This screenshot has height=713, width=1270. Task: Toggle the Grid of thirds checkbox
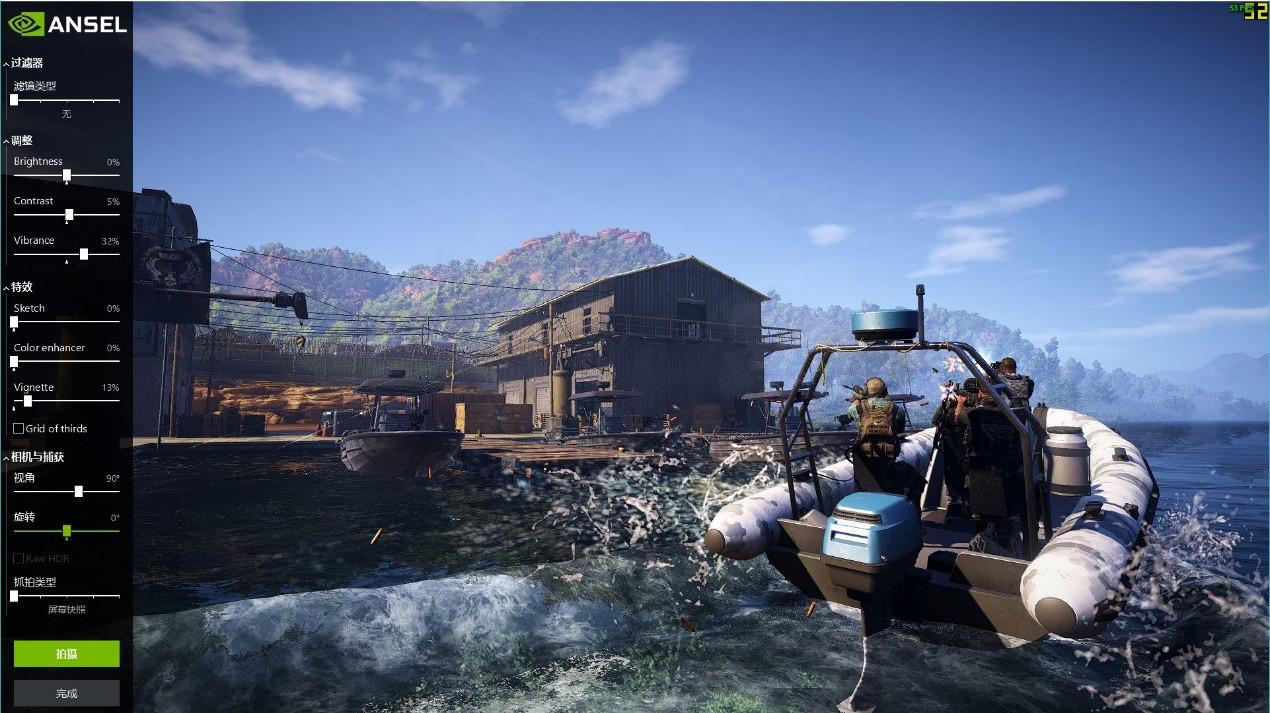pyautogui.click(x=19, y=429)
